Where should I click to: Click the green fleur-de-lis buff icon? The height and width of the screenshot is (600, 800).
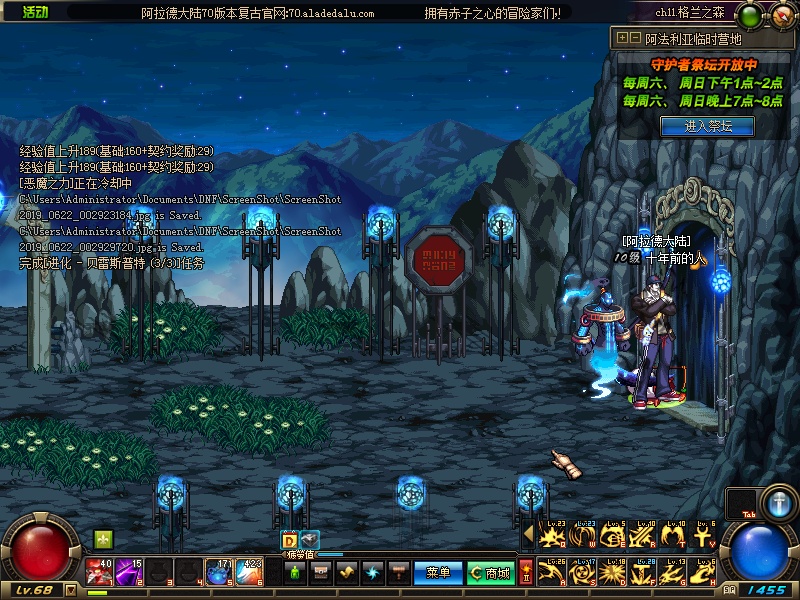click(103, 539)
